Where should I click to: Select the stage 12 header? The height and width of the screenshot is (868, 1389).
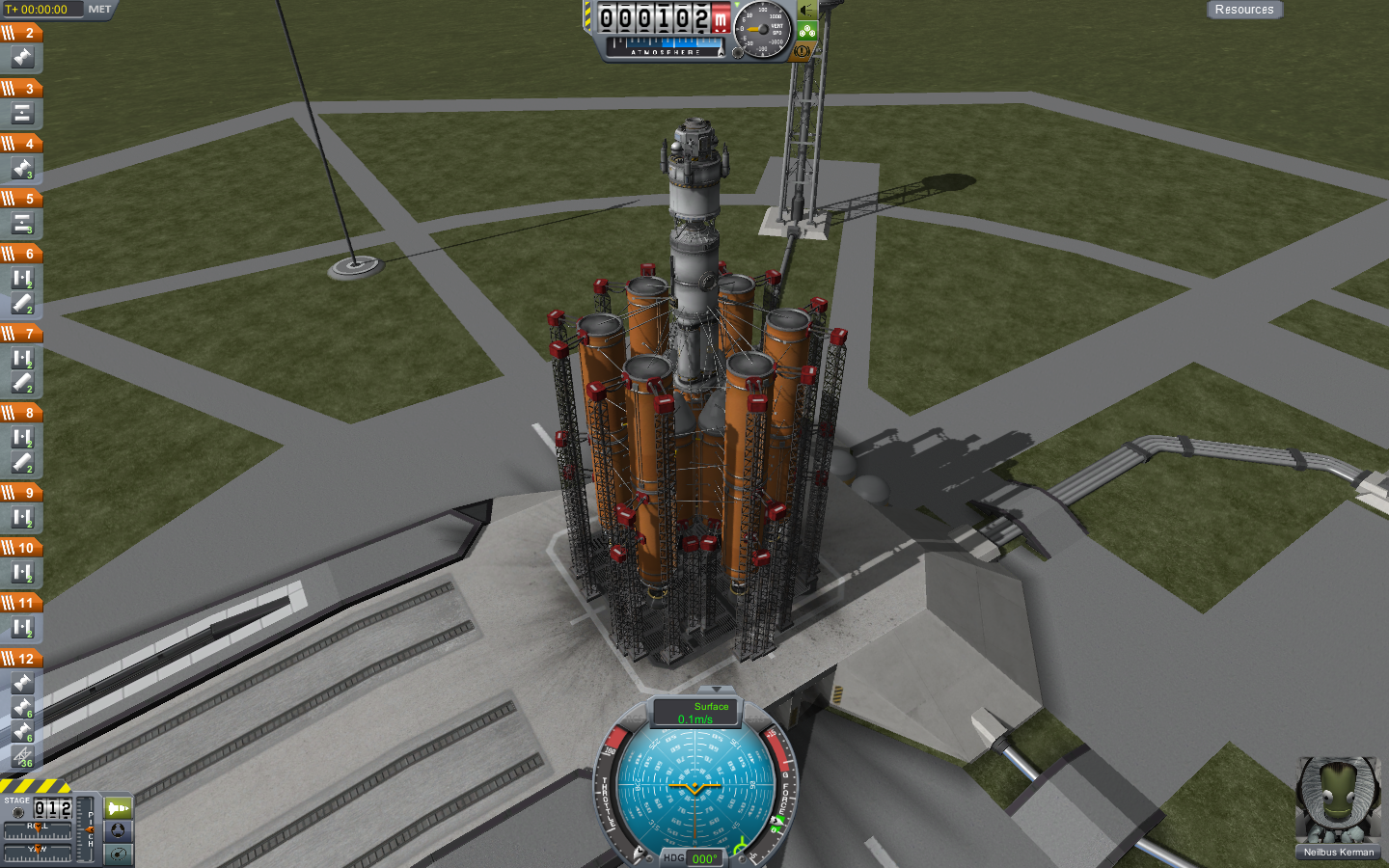click(21, 659)
